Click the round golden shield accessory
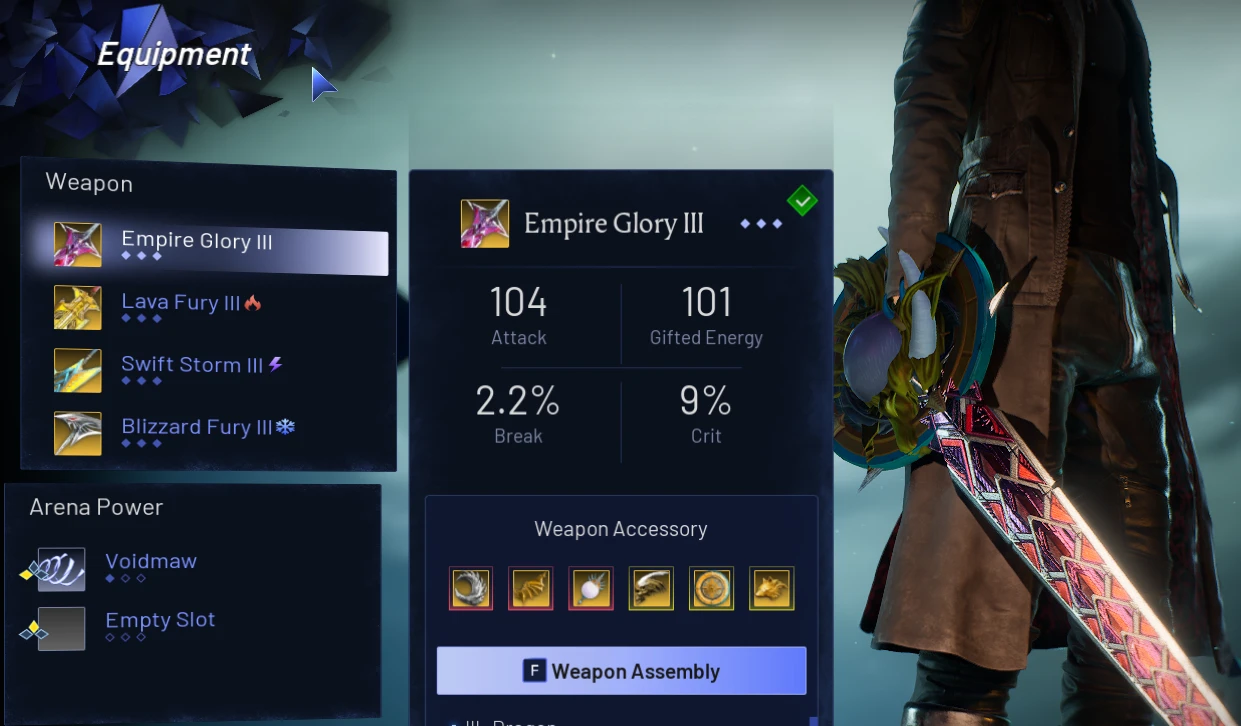Screen dimensions: 1241x726 711,588
